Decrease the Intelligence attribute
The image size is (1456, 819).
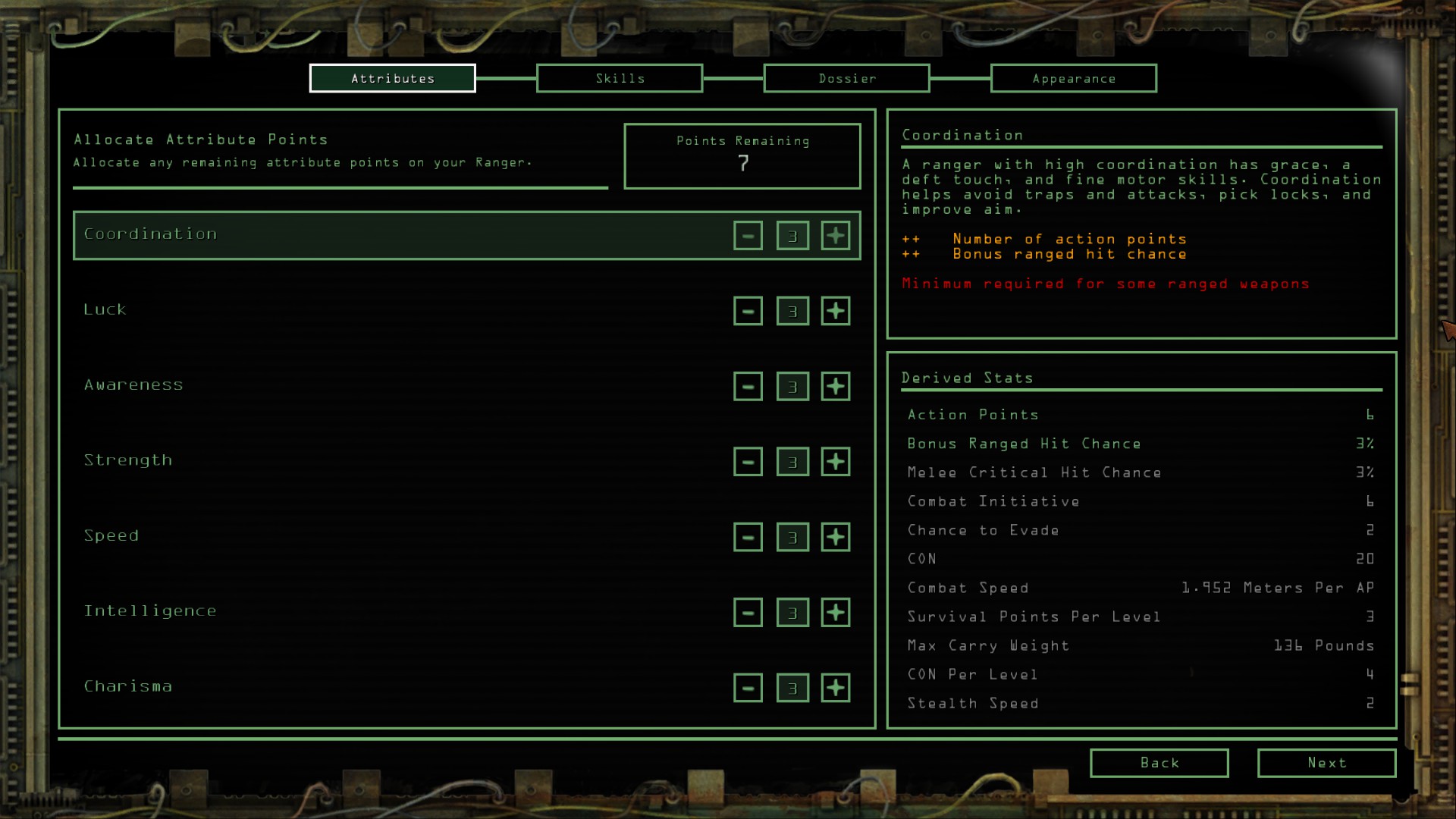coord(748,612)
